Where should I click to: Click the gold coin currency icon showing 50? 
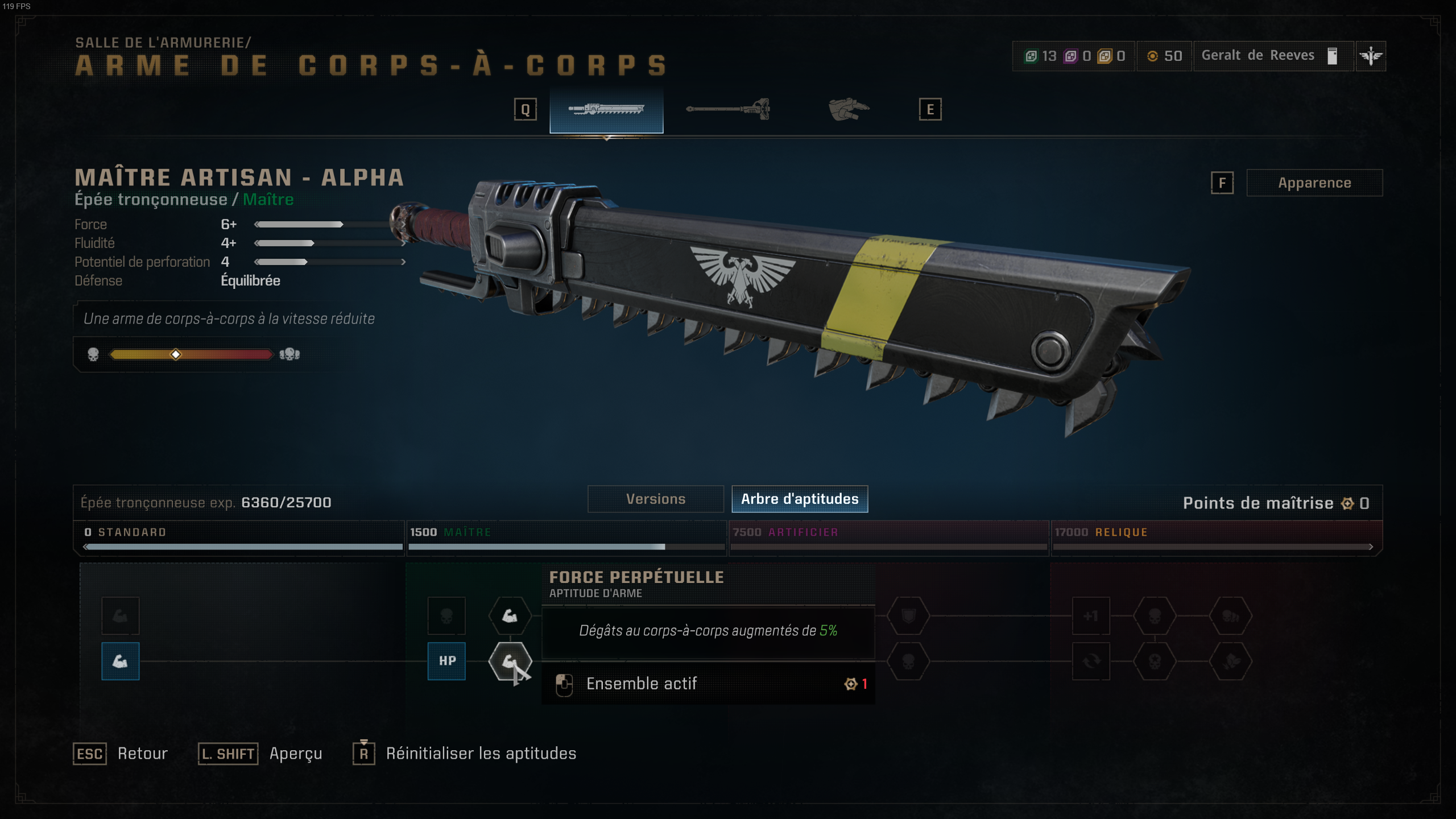[1152, 56]
